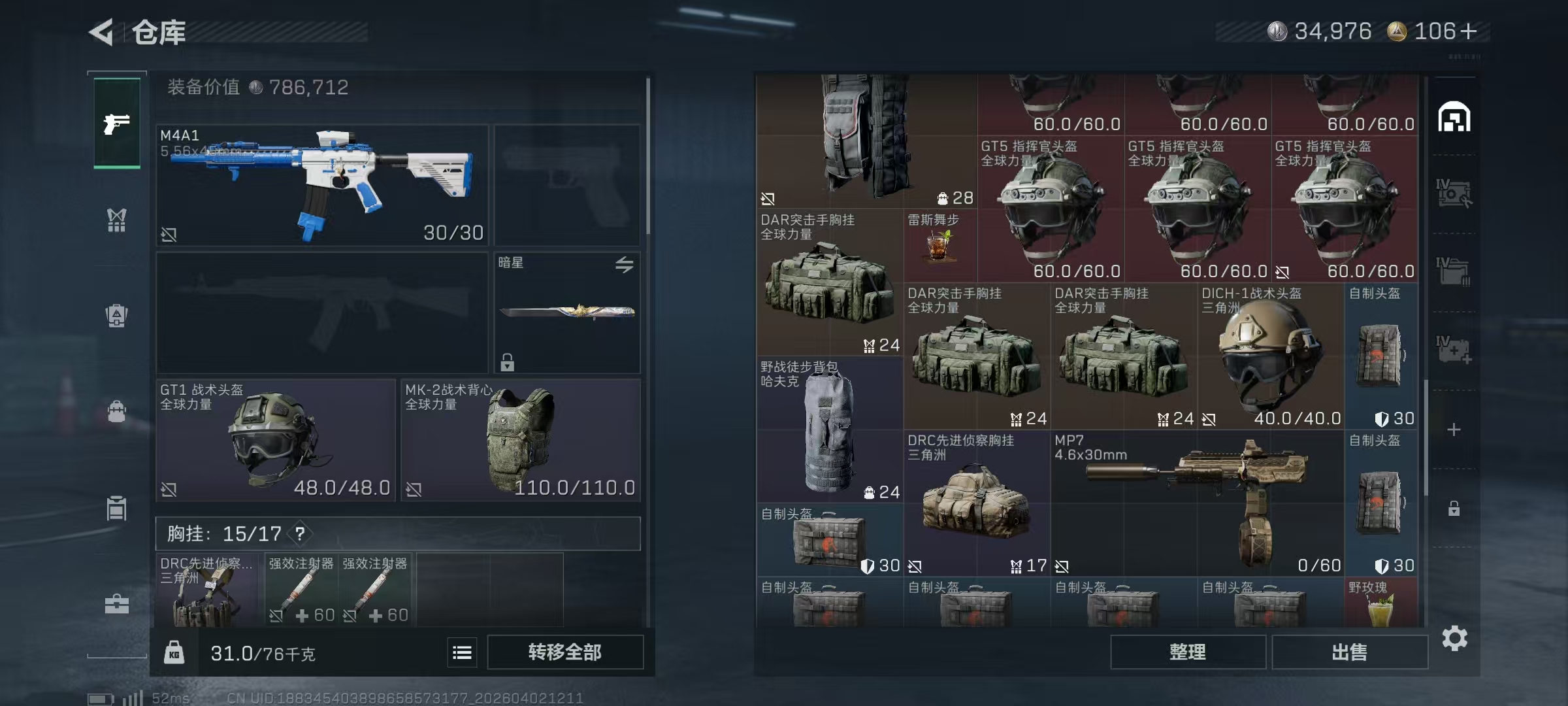Select the MK-2战术背心 armor slot

[520, 440]
